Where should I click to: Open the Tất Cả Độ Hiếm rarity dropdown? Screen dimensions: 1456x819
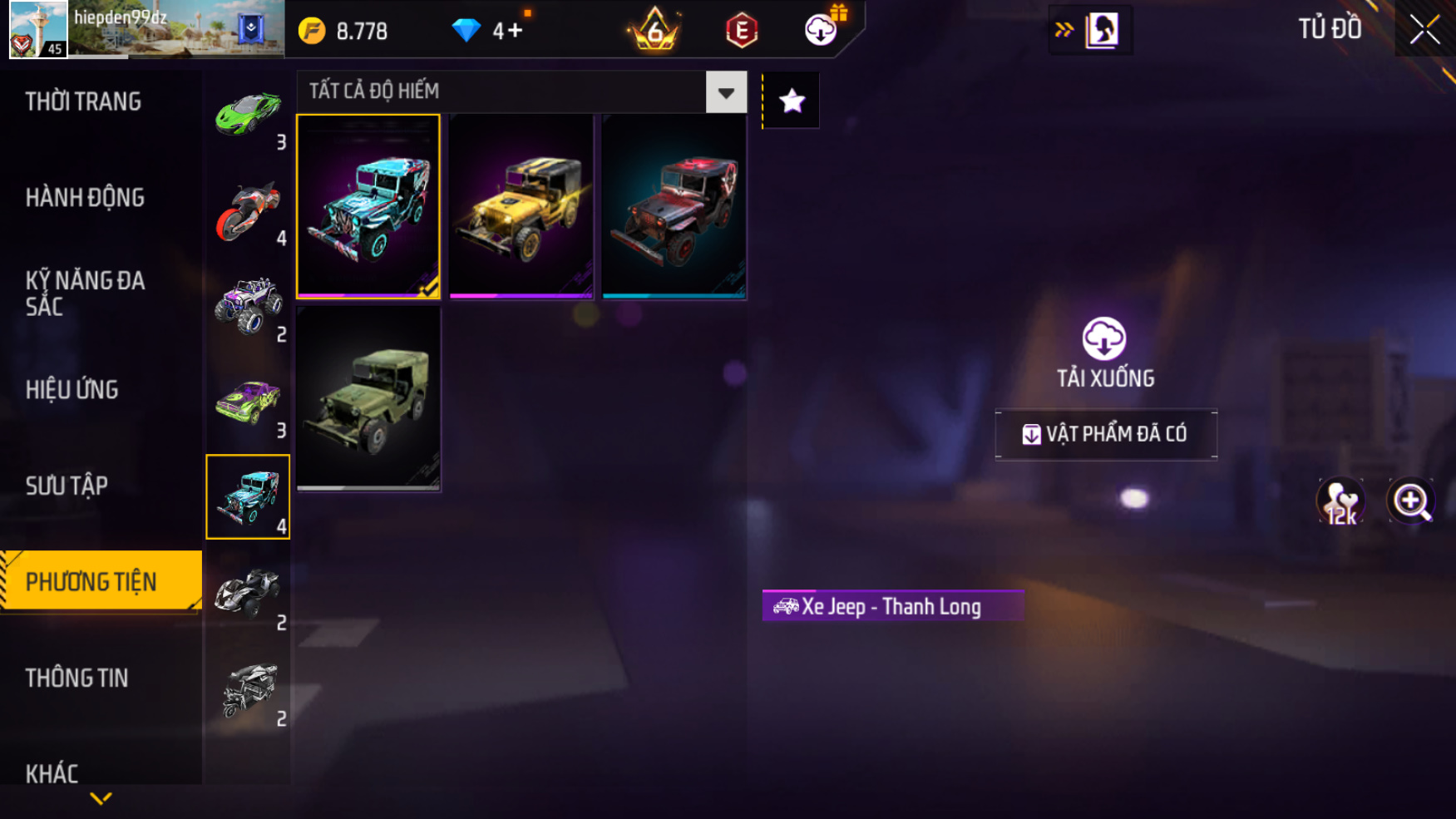726,92
